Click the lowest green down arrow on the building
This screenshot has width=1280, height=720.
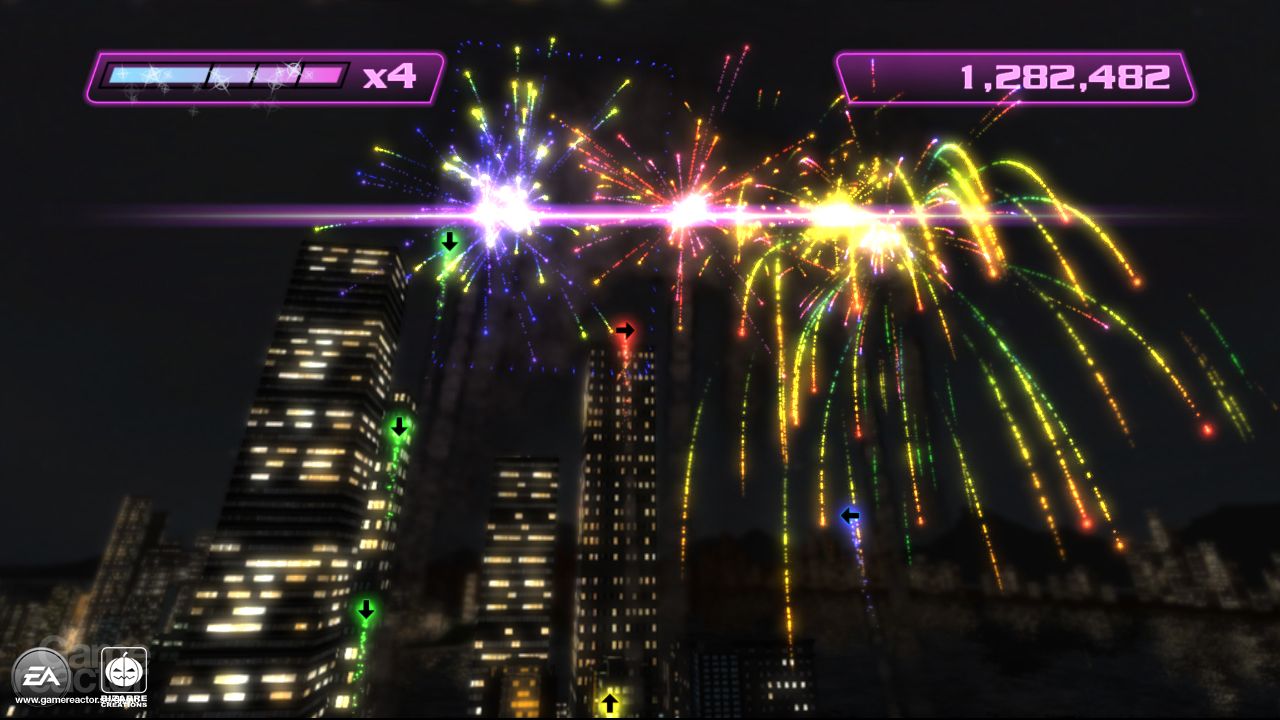coord(365,609)
